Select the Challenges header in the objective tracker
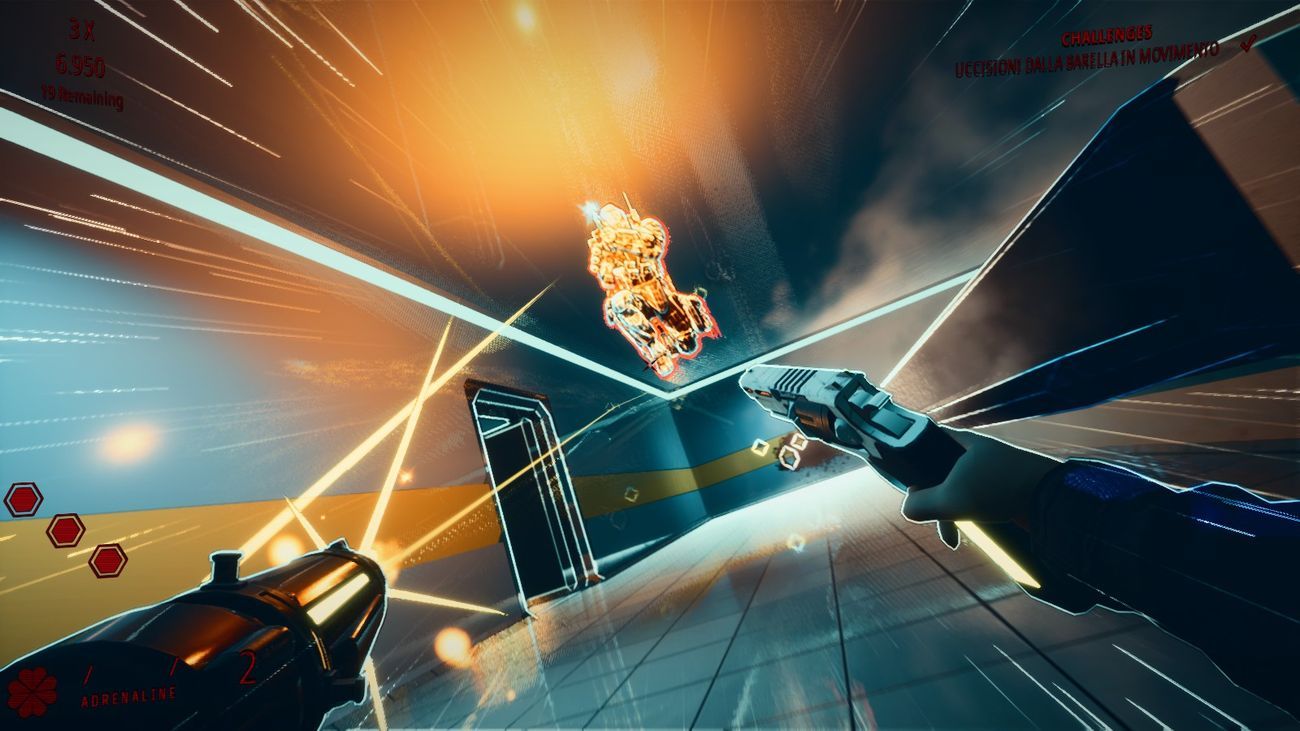Image resolution: width=1300 pixels, height=731 pixels. 1106,36
